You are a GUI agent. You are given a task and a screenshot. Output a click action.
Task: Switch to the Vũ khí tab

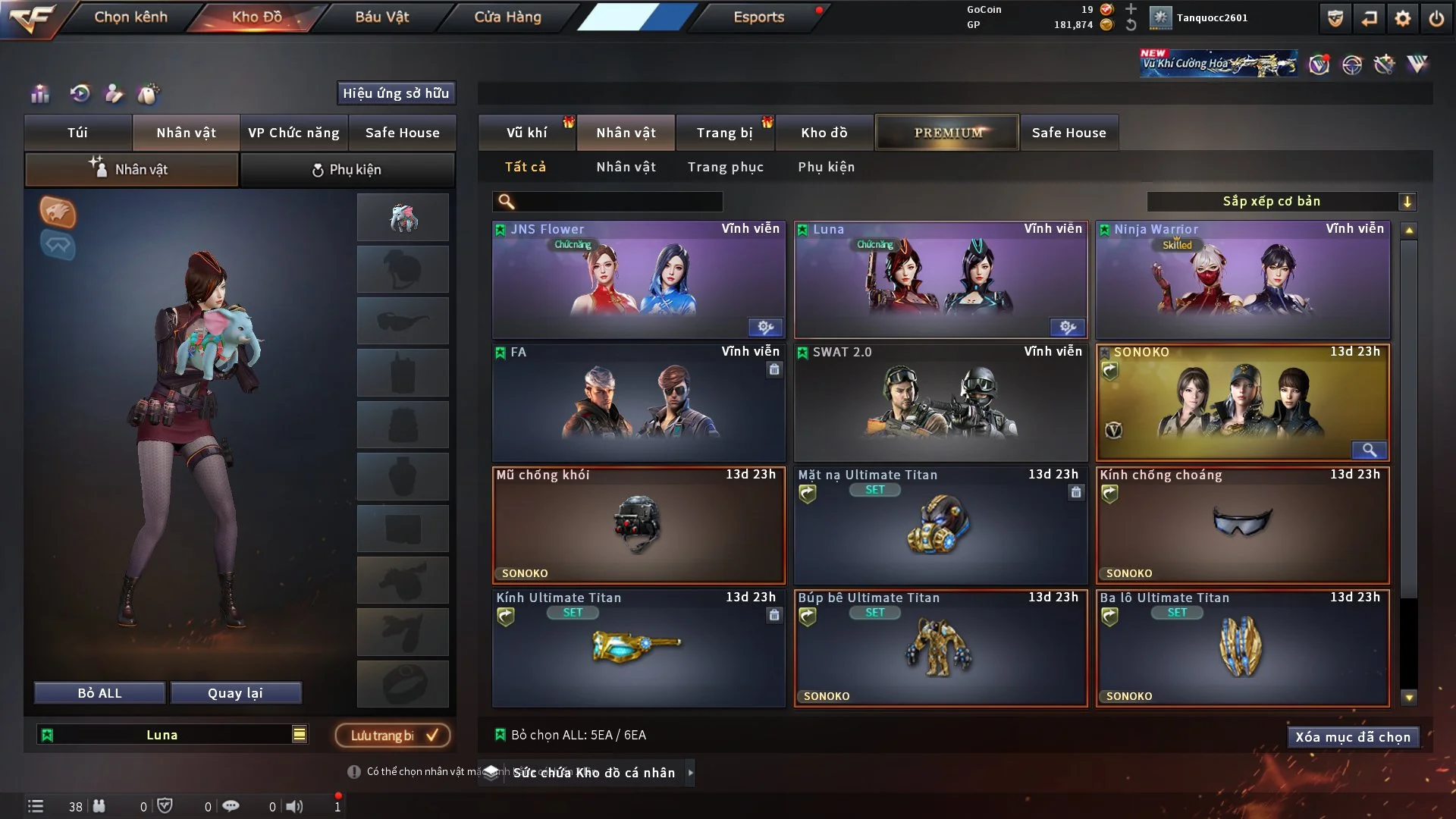(526, 133)
